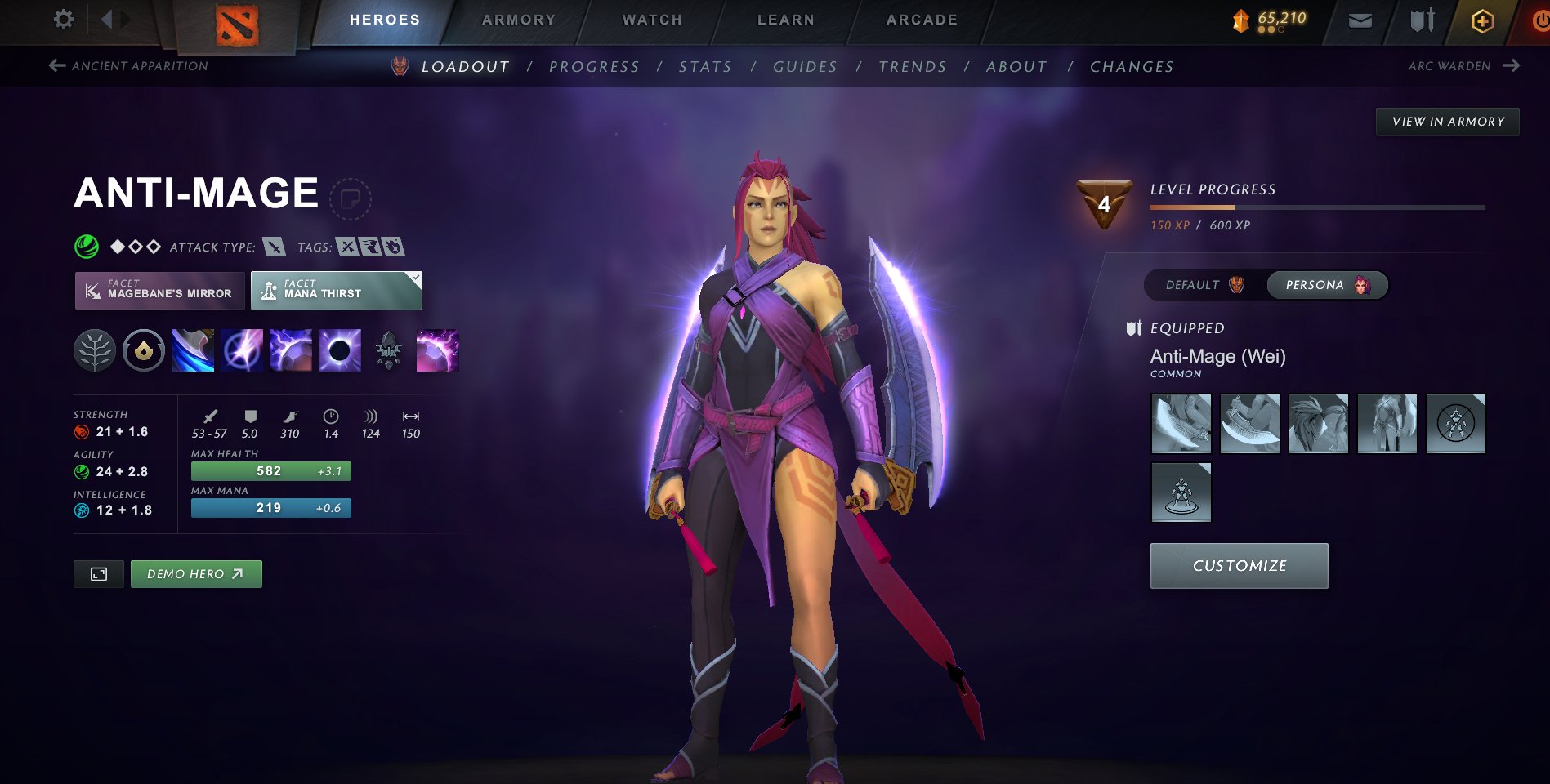Image resolution: width=1550 pixels, height=784 pixels.
Task: Show the hero Progress section
Action: point(594,67)
